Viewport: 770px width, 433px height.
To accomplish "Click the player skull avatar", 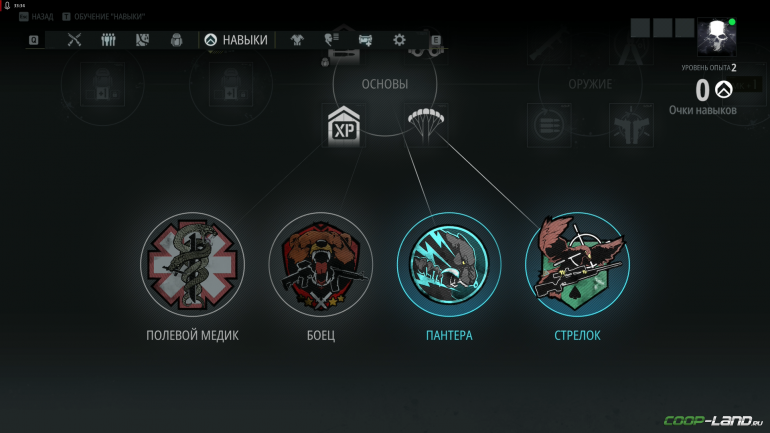I will [x=716, y=37].
